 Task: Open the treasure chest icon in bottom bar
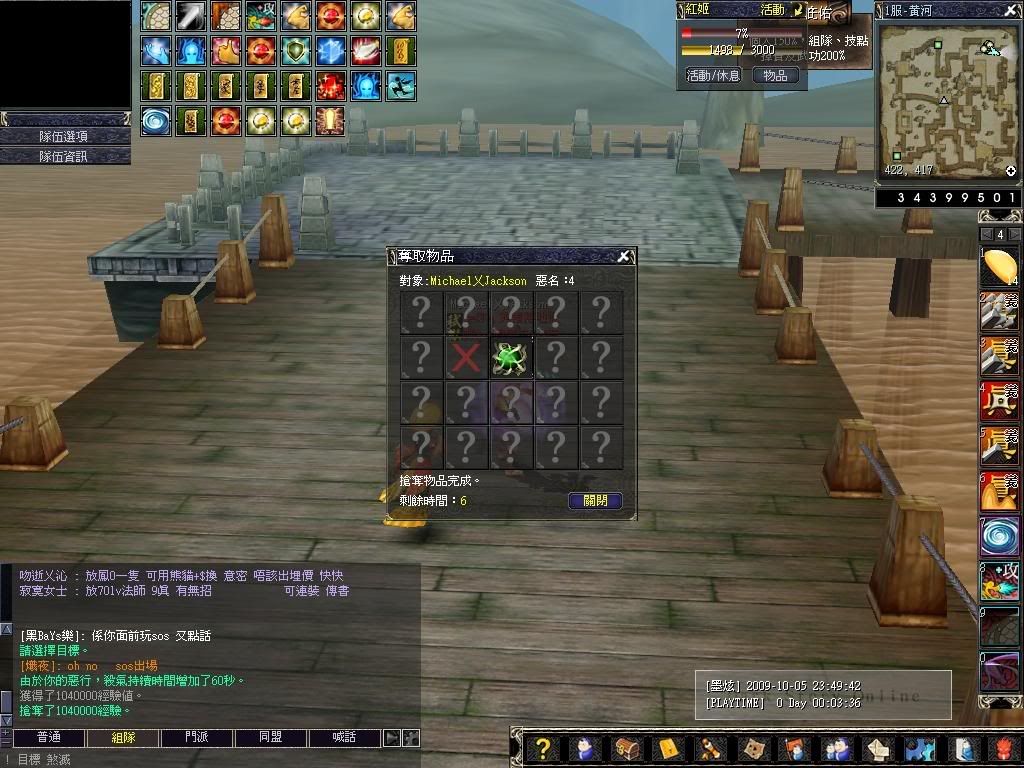pyautogui.click(x=627, y=748)
